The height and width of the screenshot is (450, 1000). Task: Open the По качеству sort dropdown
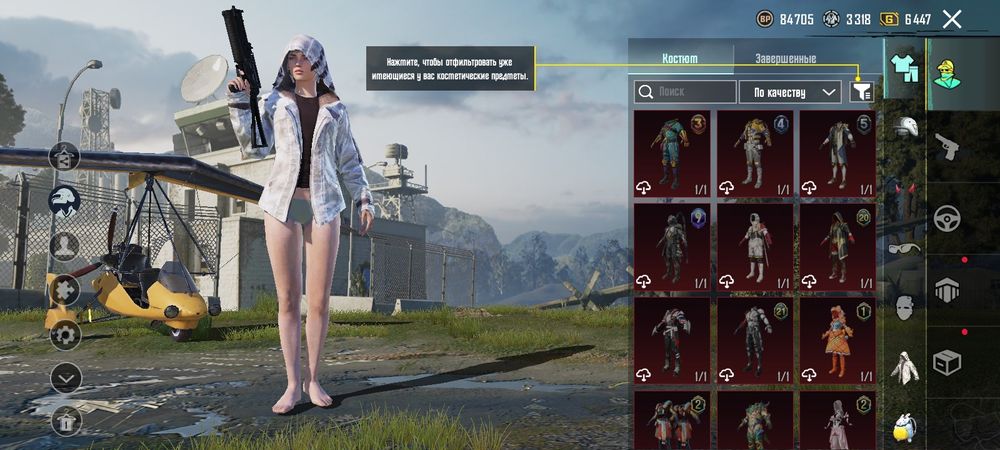coord(790,92)
